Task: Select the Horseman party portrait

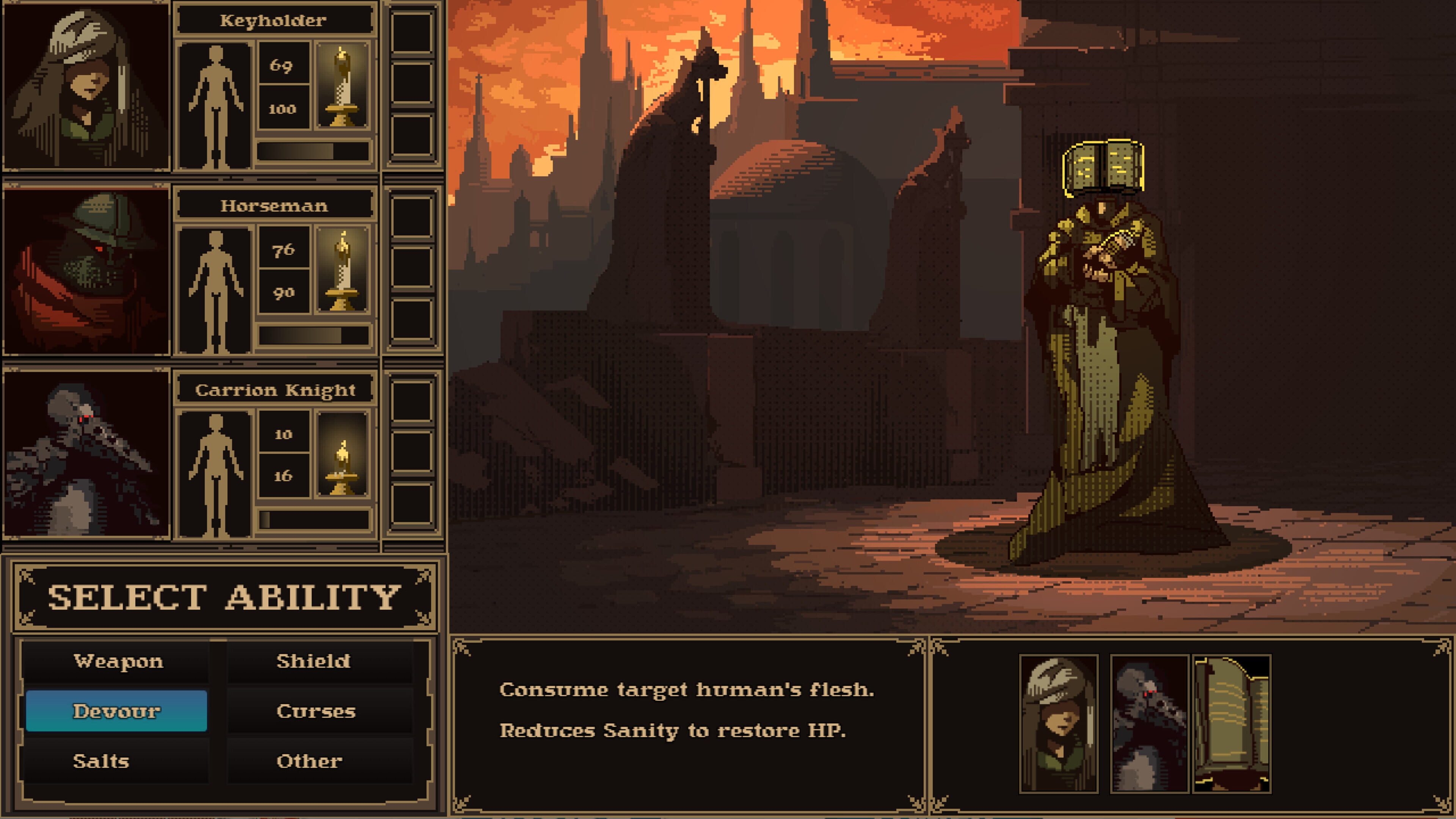Action: tap(86, 271)
